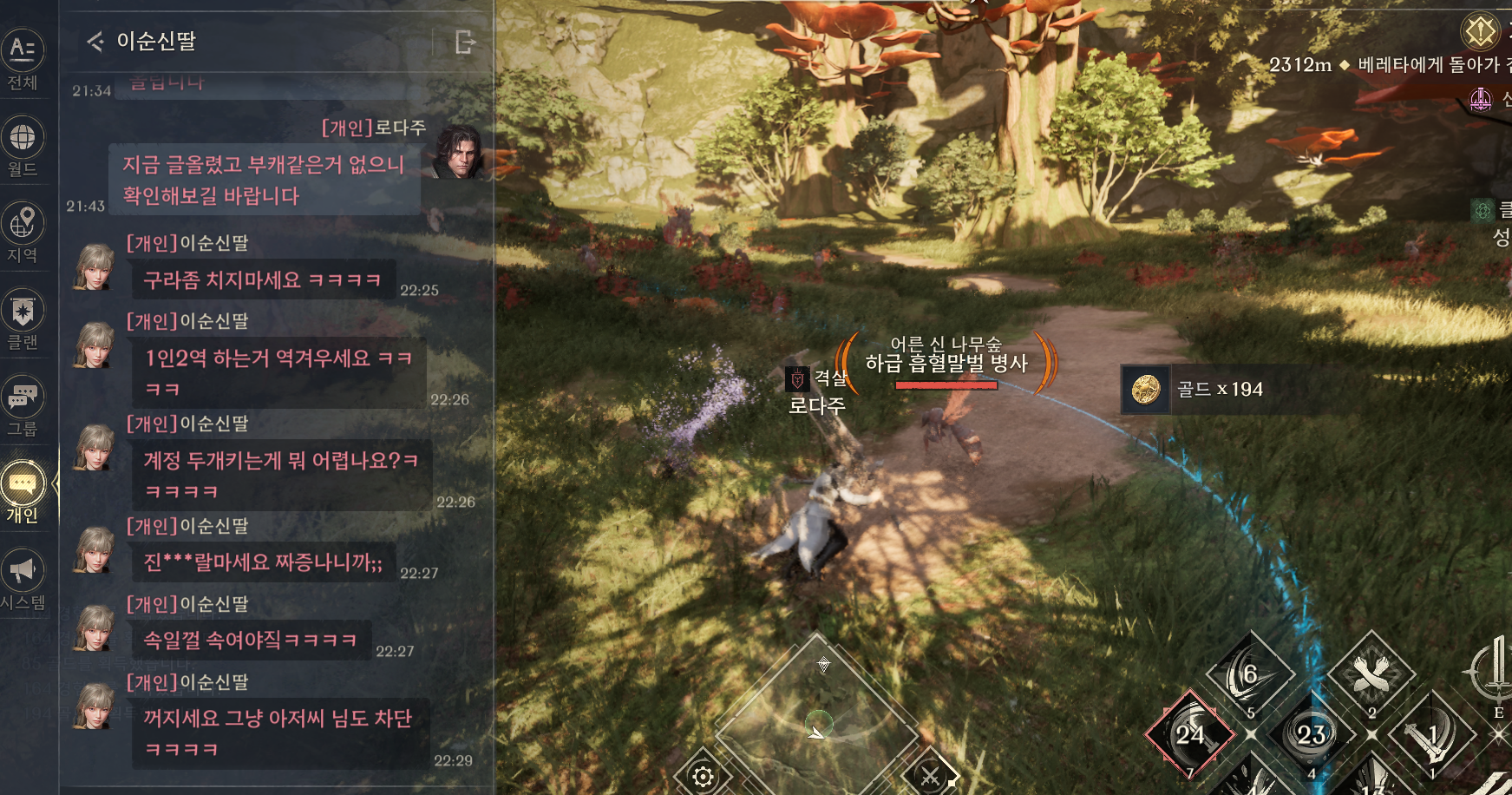Switch to the 전체 chat tab
The width and height of the screenshot is (1512, 795).
23,59
